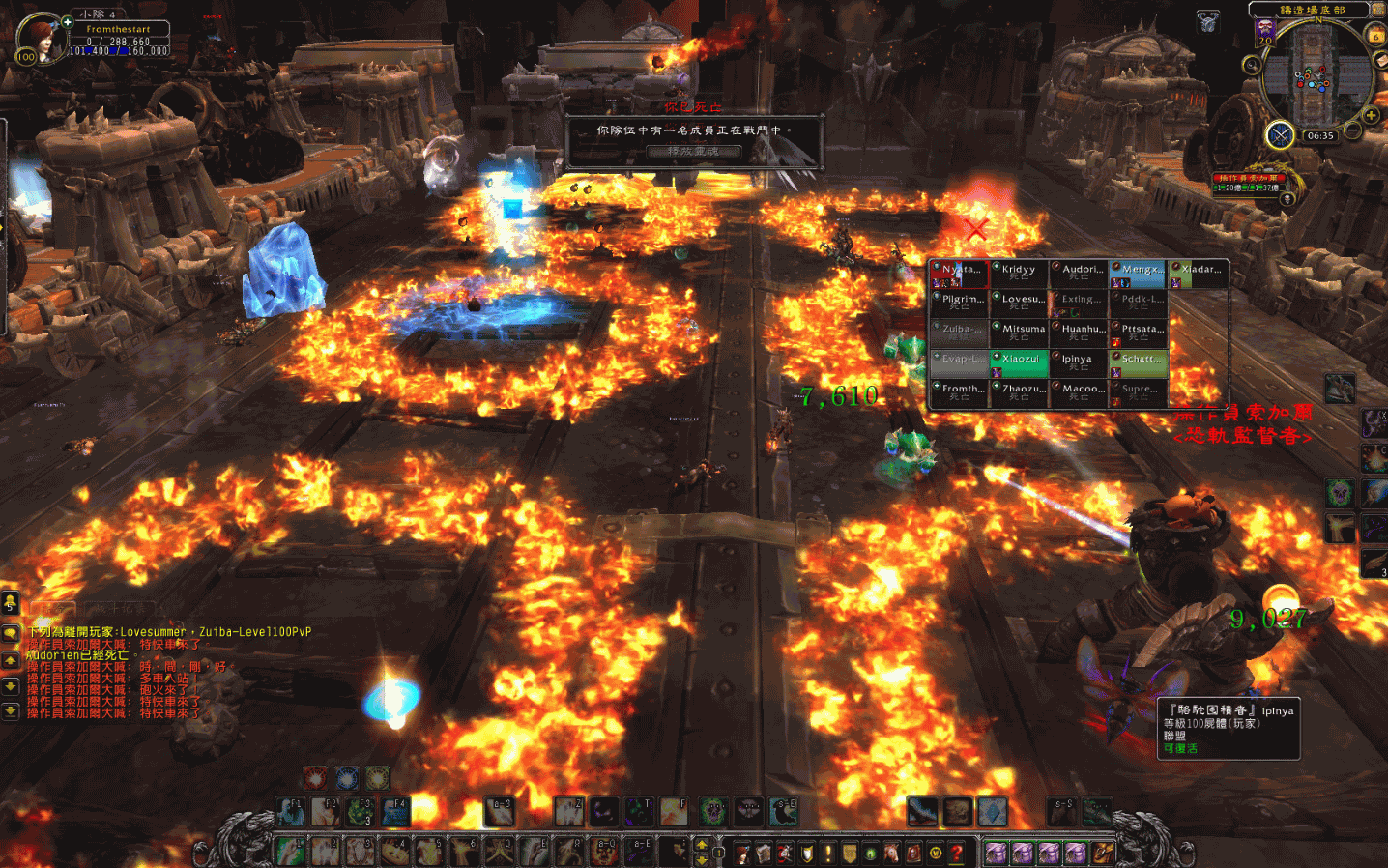Click the release spirit button in the death popup

[x=693, y=151]
